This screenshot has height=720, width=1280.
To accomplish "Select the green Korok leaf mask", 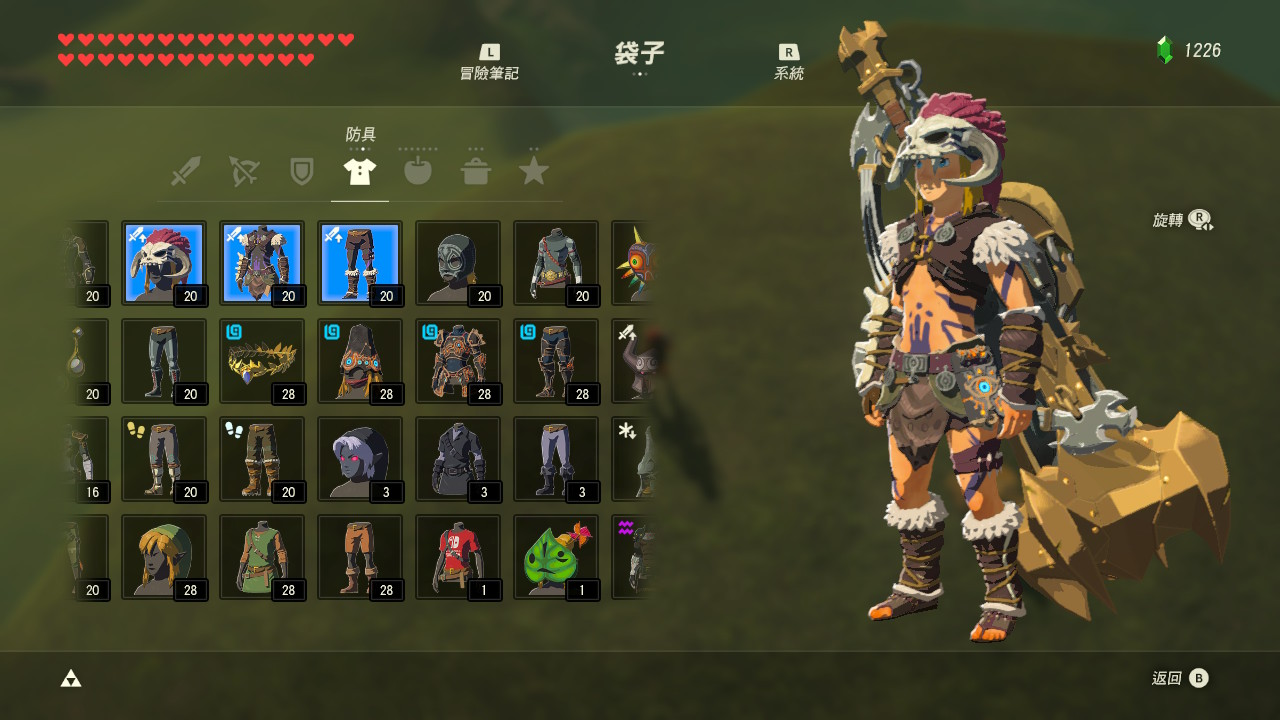I will (555, 557).
